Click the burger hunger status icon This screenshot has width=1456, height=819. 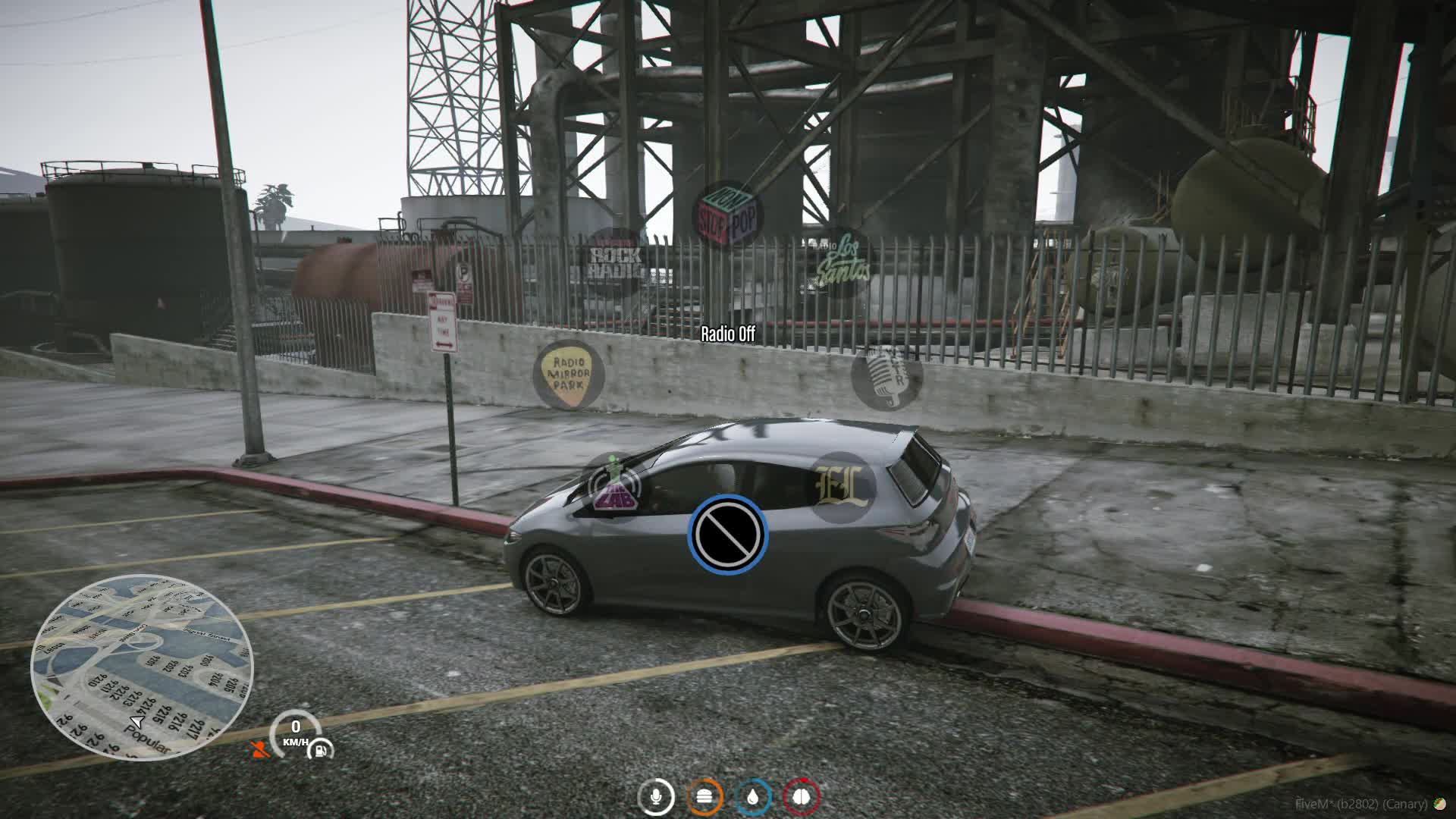pos(704,797)
